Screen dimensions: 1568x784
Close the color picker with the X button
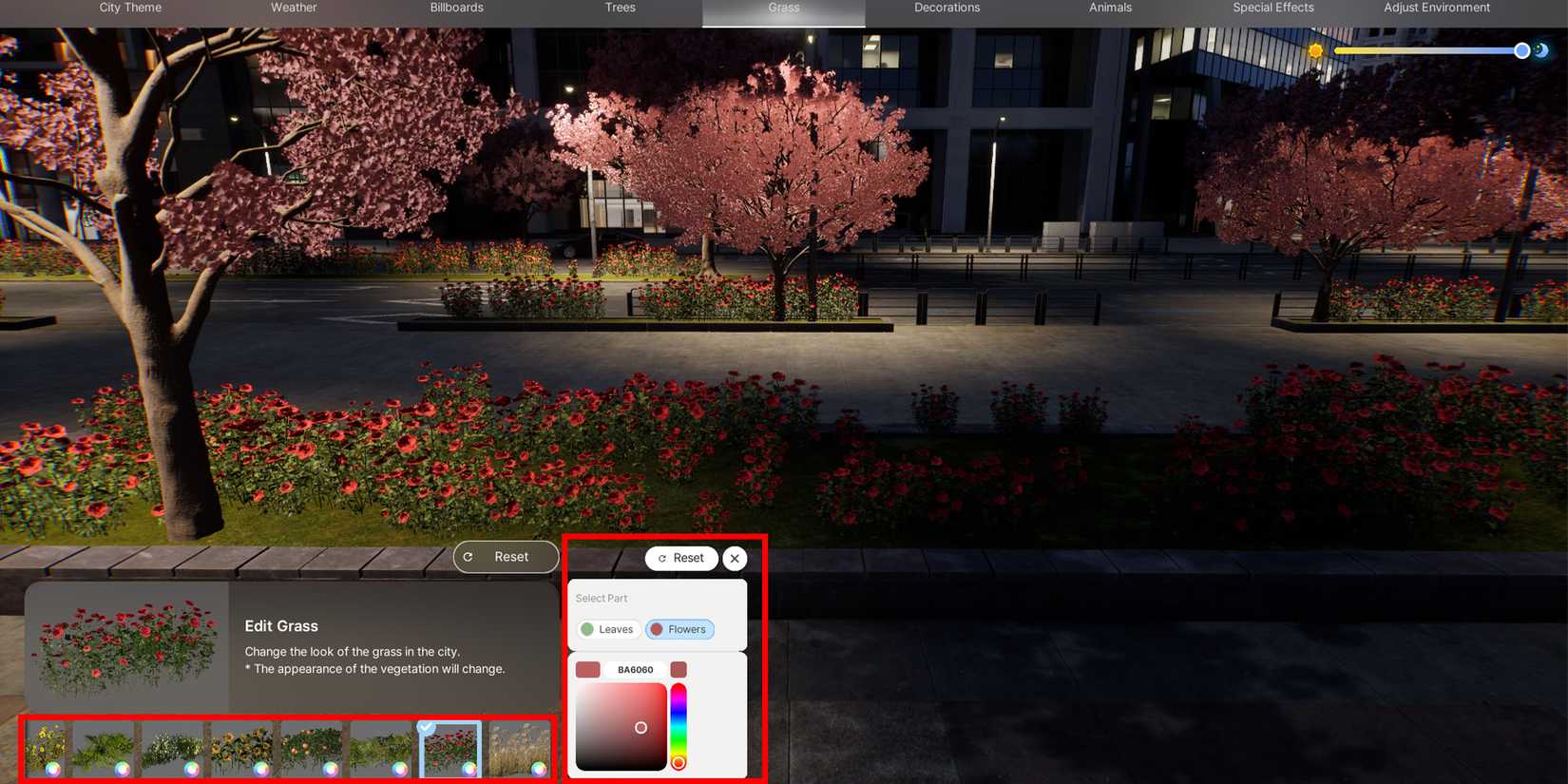734,558
